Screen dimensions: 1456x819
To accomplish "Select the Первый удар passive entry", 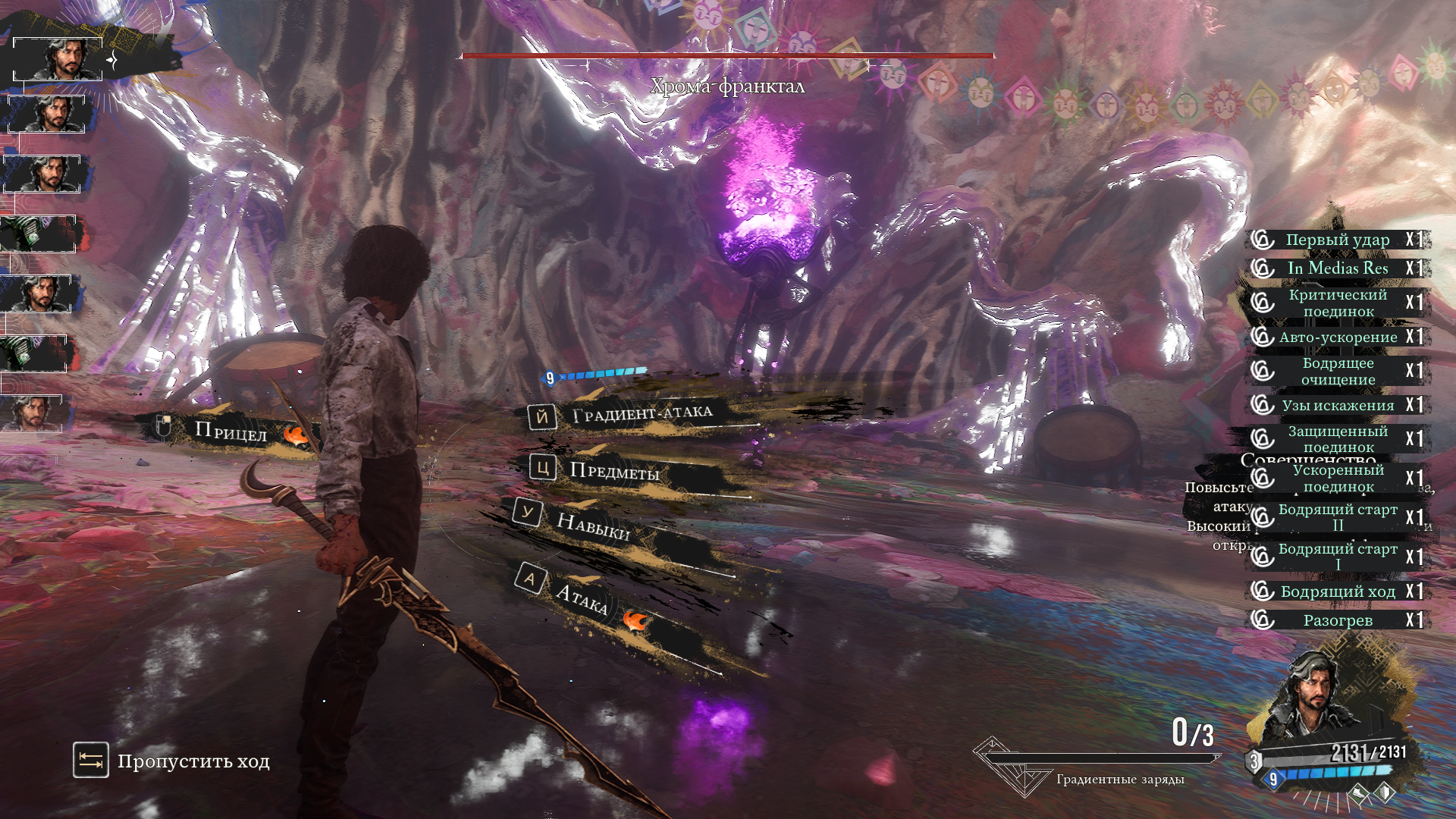I will point(1338,240).
